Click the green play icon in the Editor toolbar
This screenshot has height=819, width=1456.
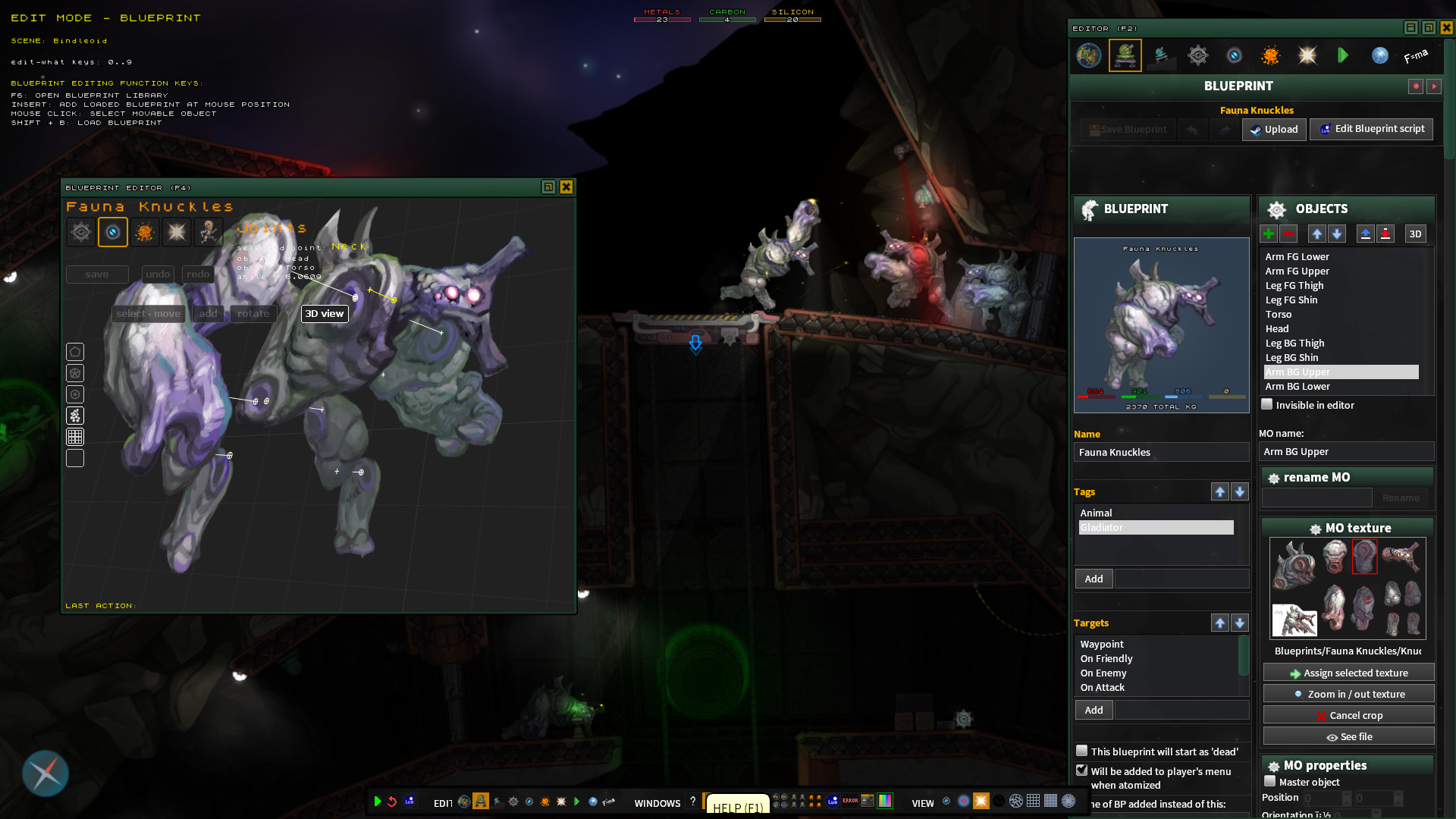(x=1343, y=55)
